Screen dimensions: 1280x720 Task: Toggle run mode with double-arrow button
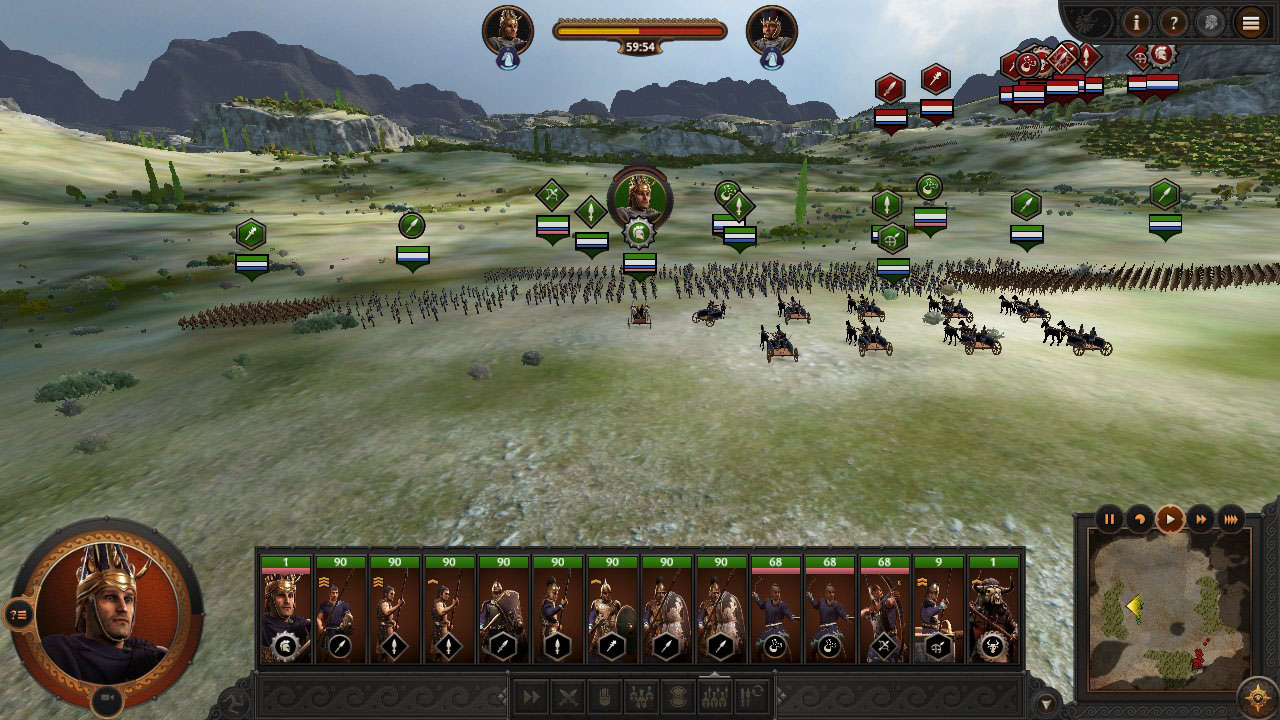pos(531,697)
